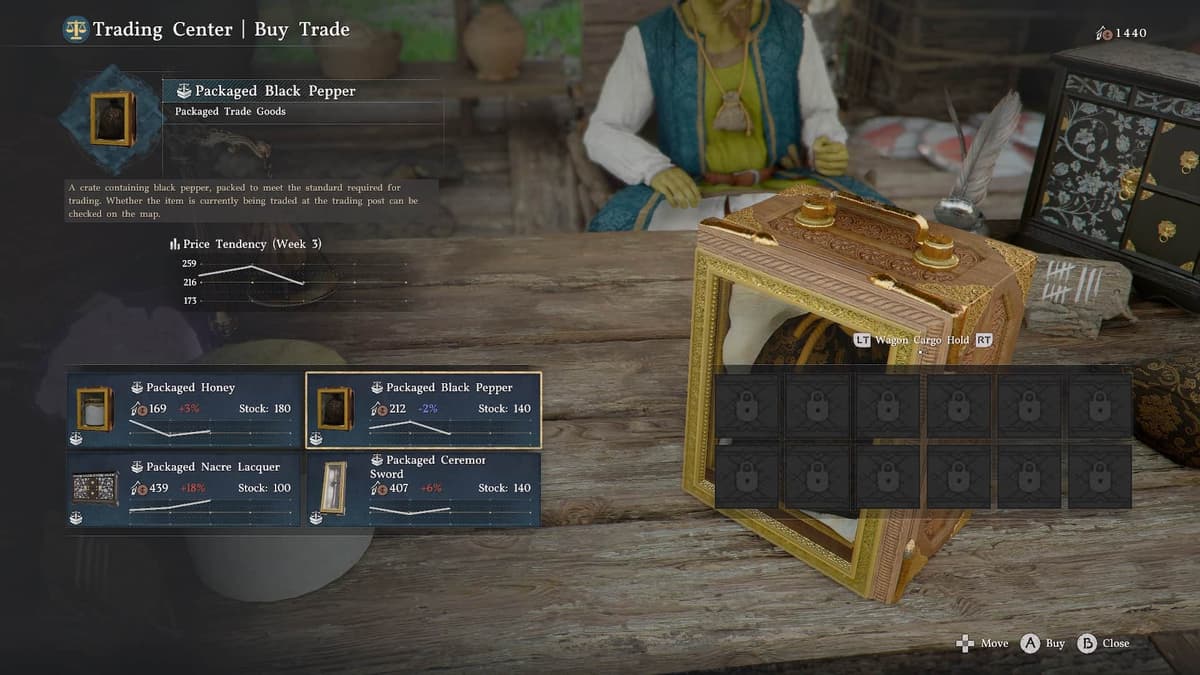Select the Packaged Honey trade item
1200x675 pixels.
tap(184, 409)
